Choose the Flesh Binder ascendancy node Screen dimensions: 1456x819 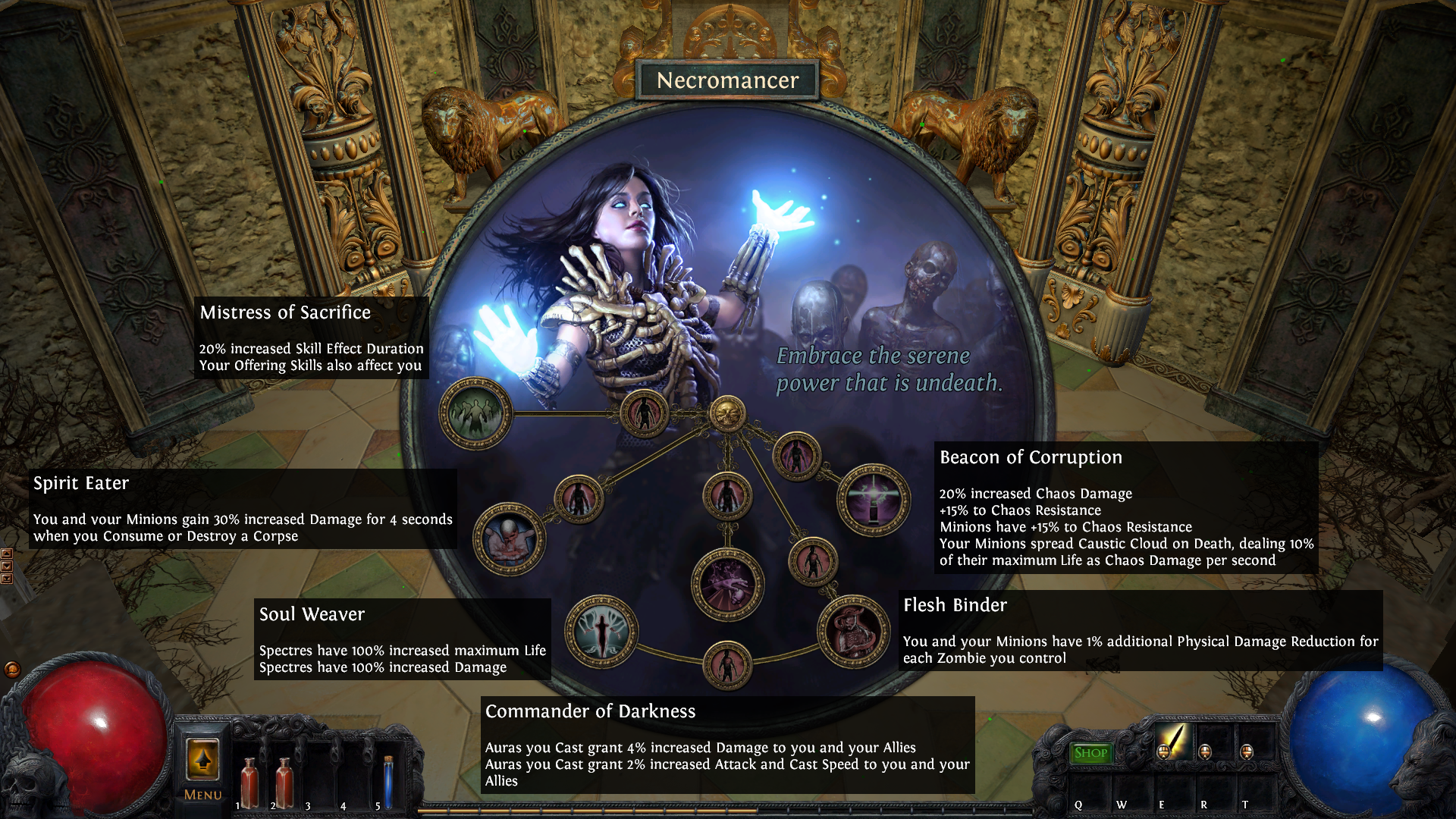pos(853,632)
